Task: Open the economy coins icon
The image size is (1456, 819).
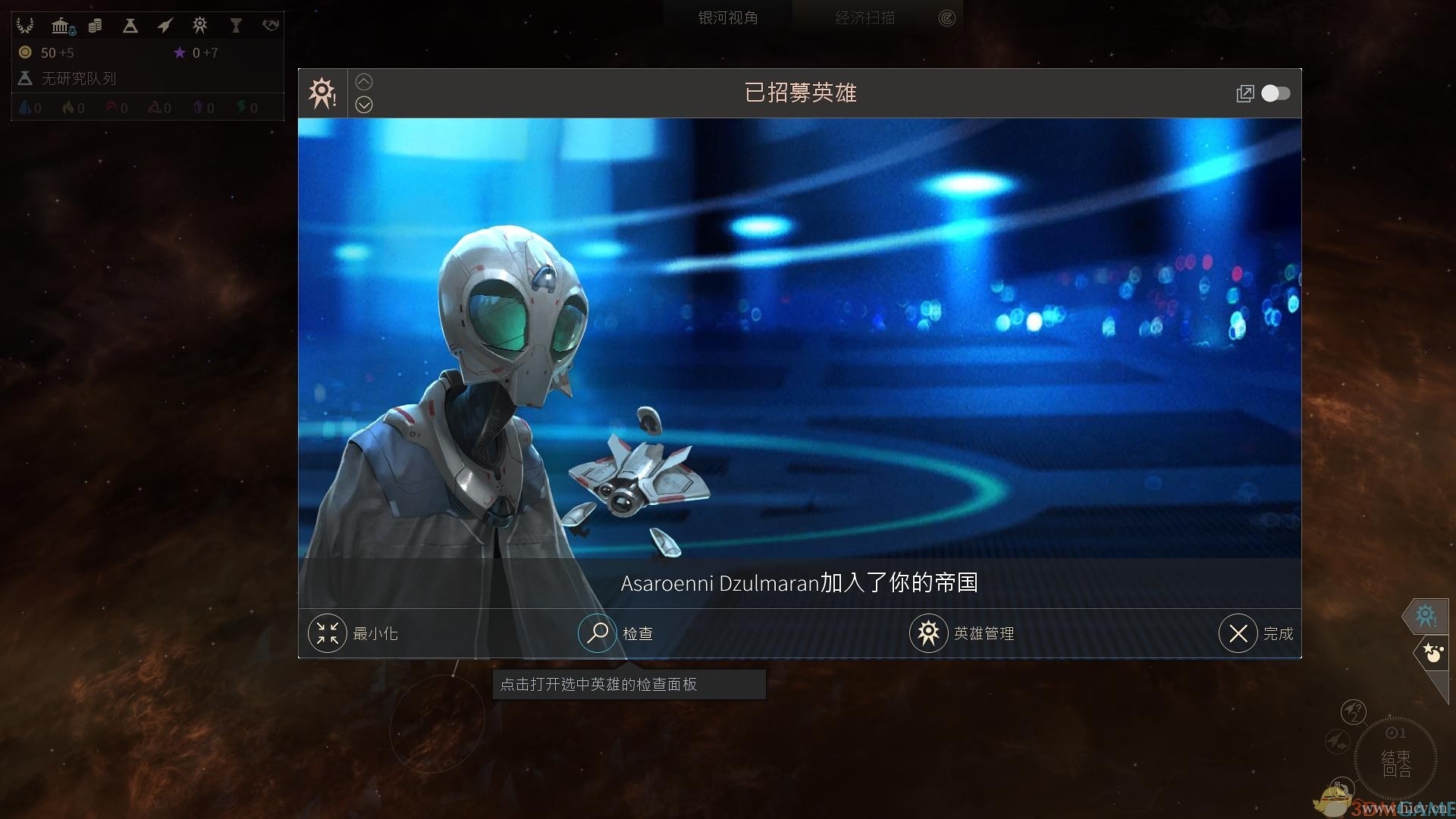Action: 96,25
